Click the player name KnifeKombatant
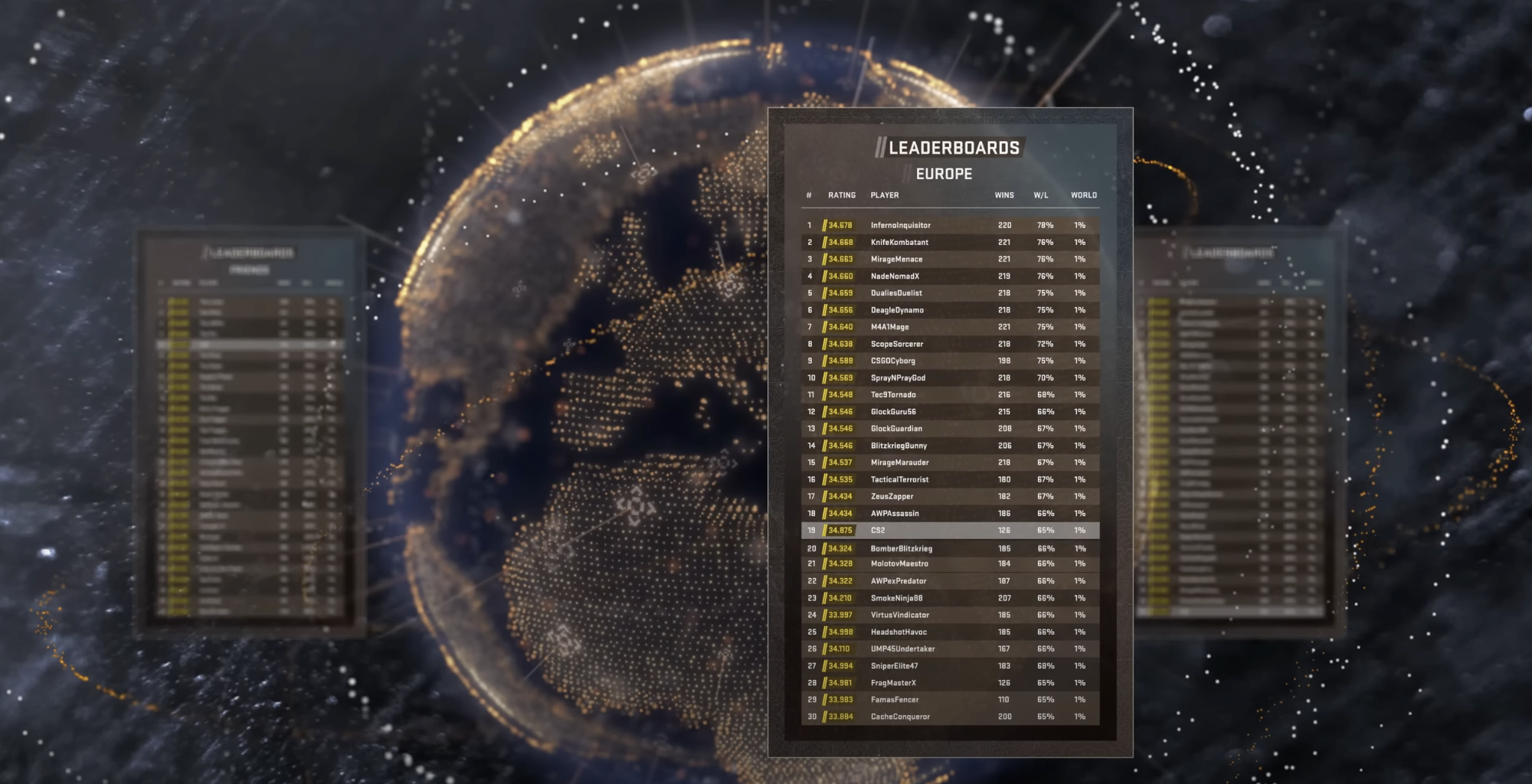The height and width of the screenshot is (784, 1532). pyautogui.click(x=900, y=242)
